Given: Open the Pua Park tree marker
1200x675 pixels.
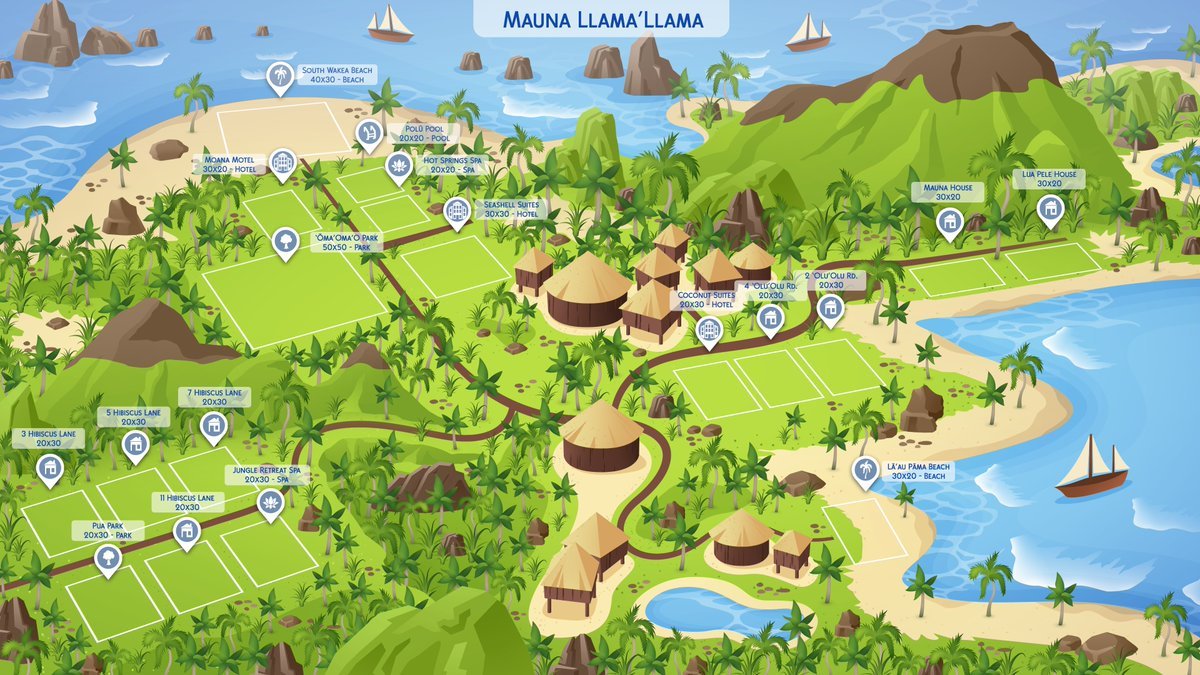Looking at the screenshot, I should (x=107, y=558).
